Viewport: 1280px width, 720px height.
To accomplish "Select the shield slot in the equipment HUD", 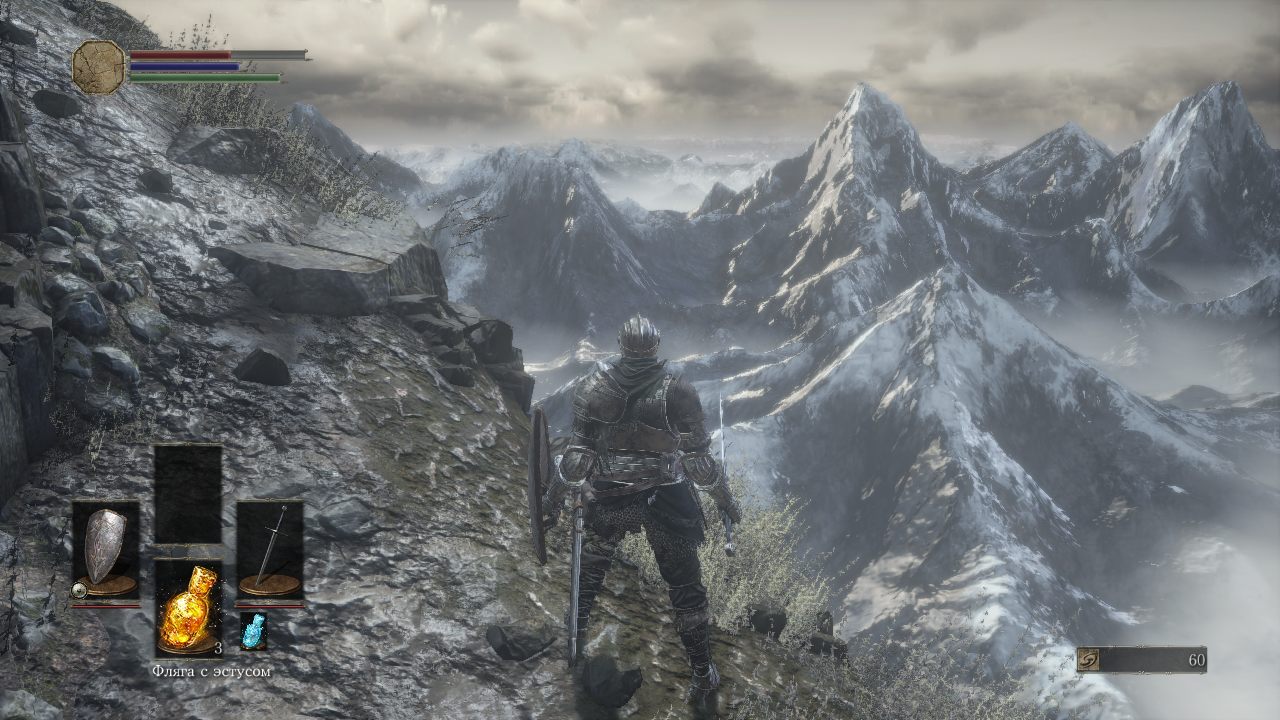I will [105, 550].
